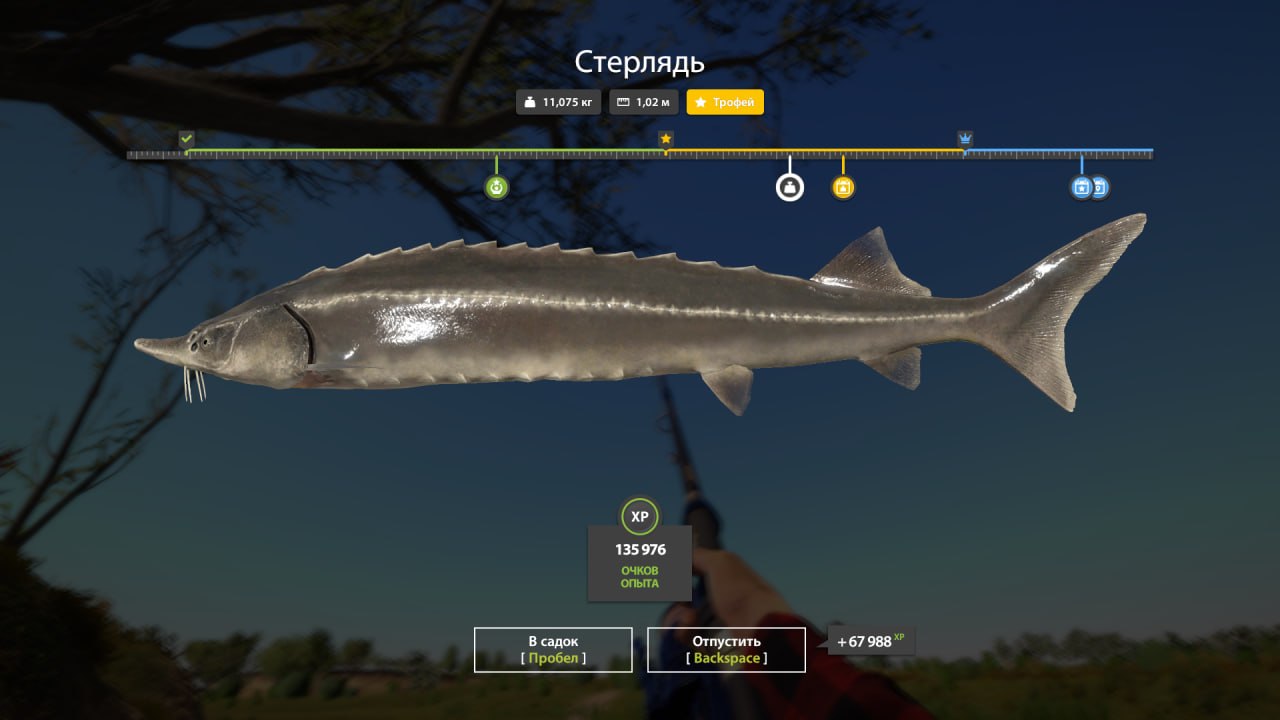Click the green checkmark marker above the scale
Image resolution: width=1280 pixels, height=720 pixels.
[186, 138]
